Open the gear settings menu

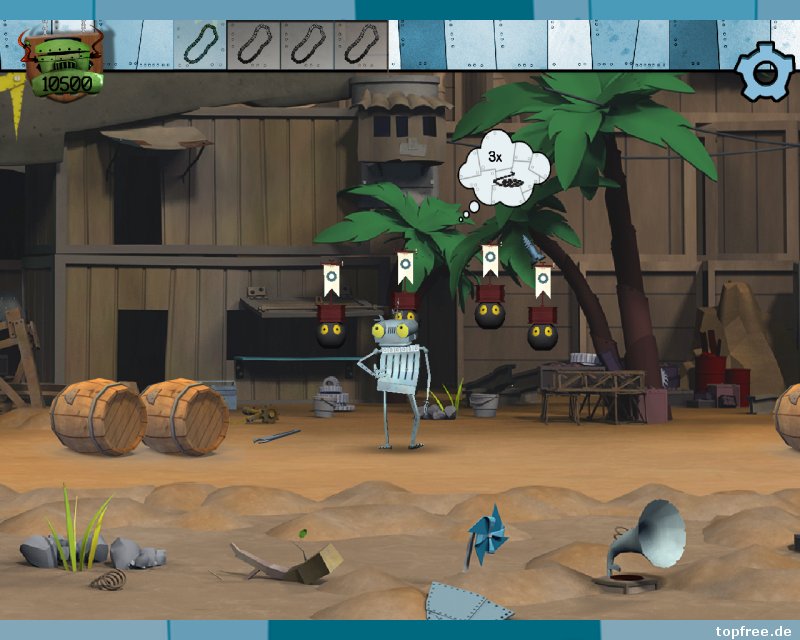pyautogui.click(x=765, y=70)
